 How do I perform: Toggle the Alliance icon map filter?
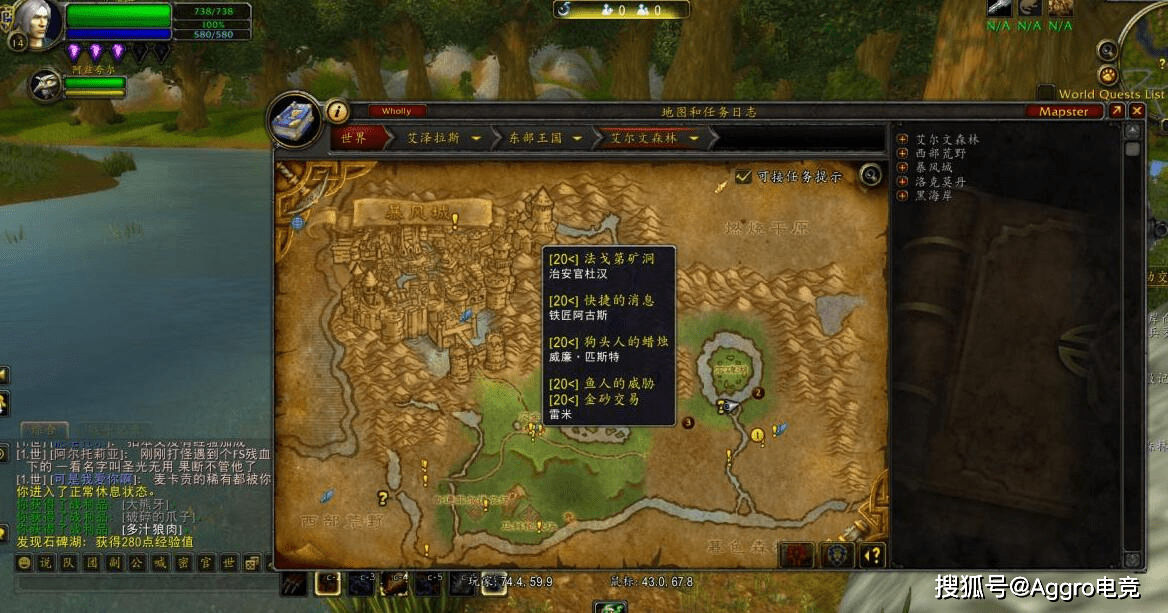[x=836, y=554]
